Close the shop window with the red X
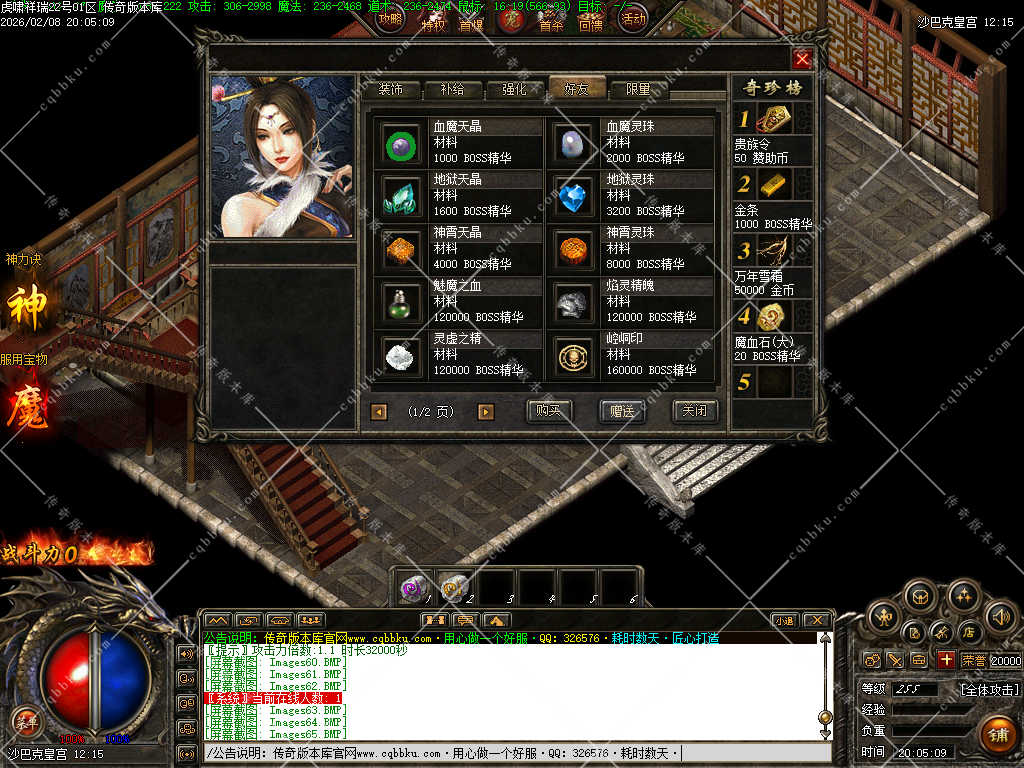 pyautogui.click(x=802, y=59)
